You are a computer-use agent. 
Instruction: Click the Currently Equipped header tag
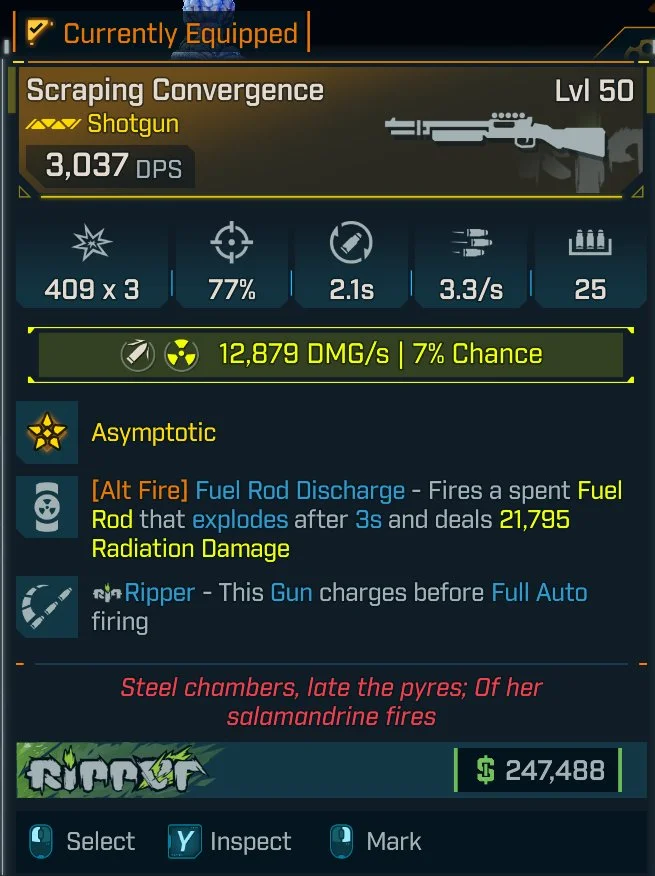pos(163,33)
